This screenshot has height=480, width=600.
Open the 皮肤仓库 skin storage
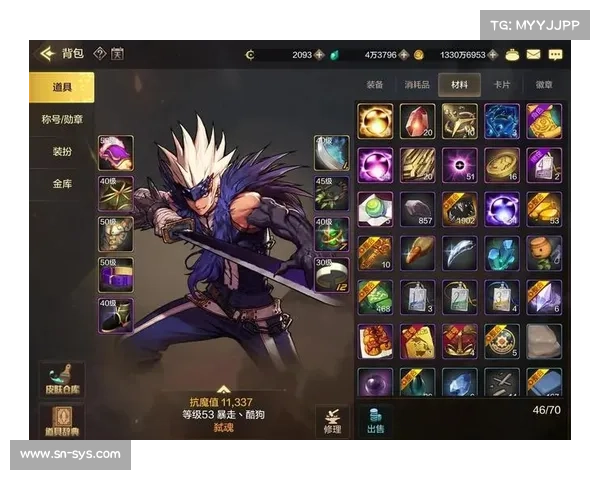point(61,381)
